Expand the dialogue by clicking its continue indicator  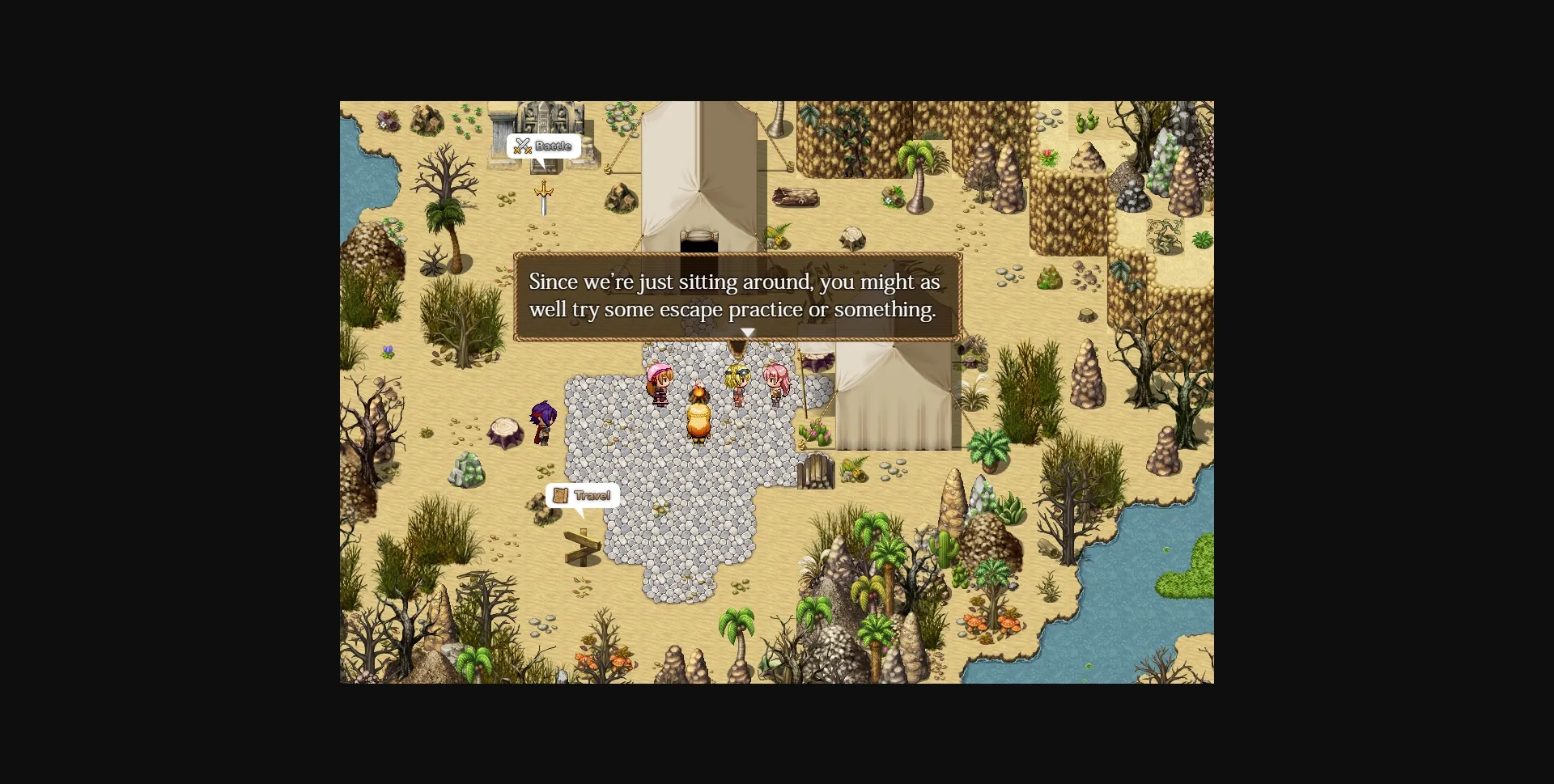pyautogui.click(x=746, y=333)
